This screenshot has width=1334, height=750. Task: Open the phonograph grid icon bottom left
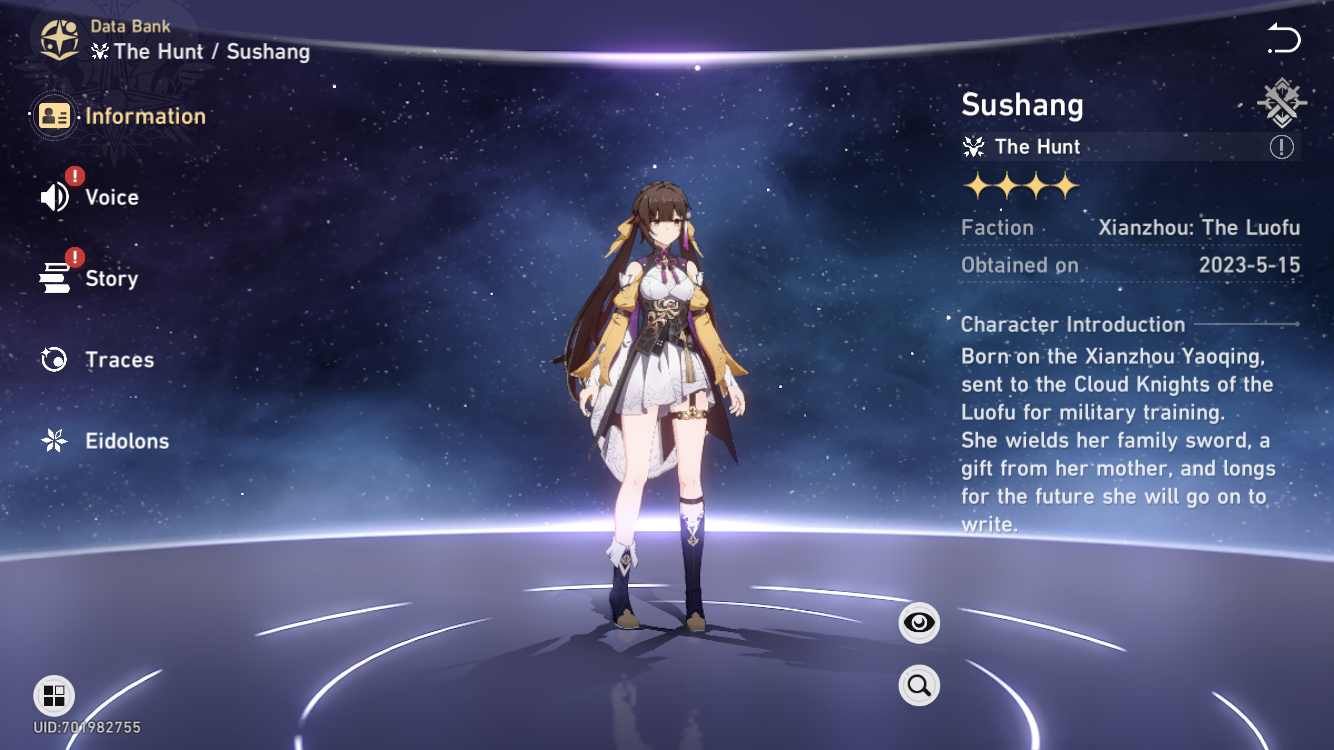[53, 696]
